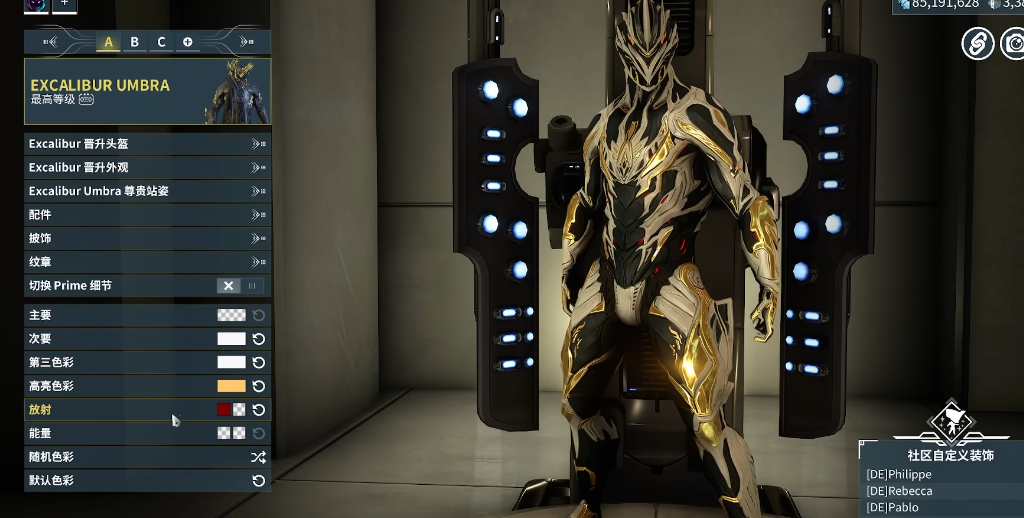This screenshot has height=518, width=1024.
Task: Reset the 第三色彩 tertiary color
Action: coord(259,363)
